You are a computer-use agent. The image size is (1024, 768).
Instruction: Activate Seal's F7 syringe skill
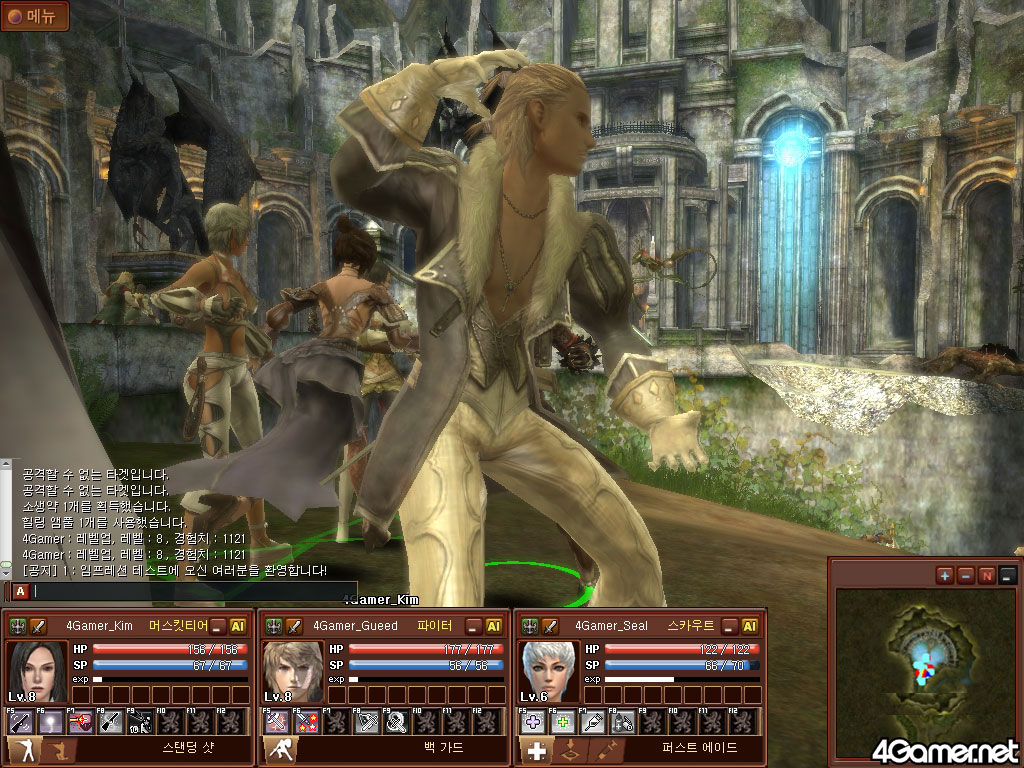(x=592, y=721)
